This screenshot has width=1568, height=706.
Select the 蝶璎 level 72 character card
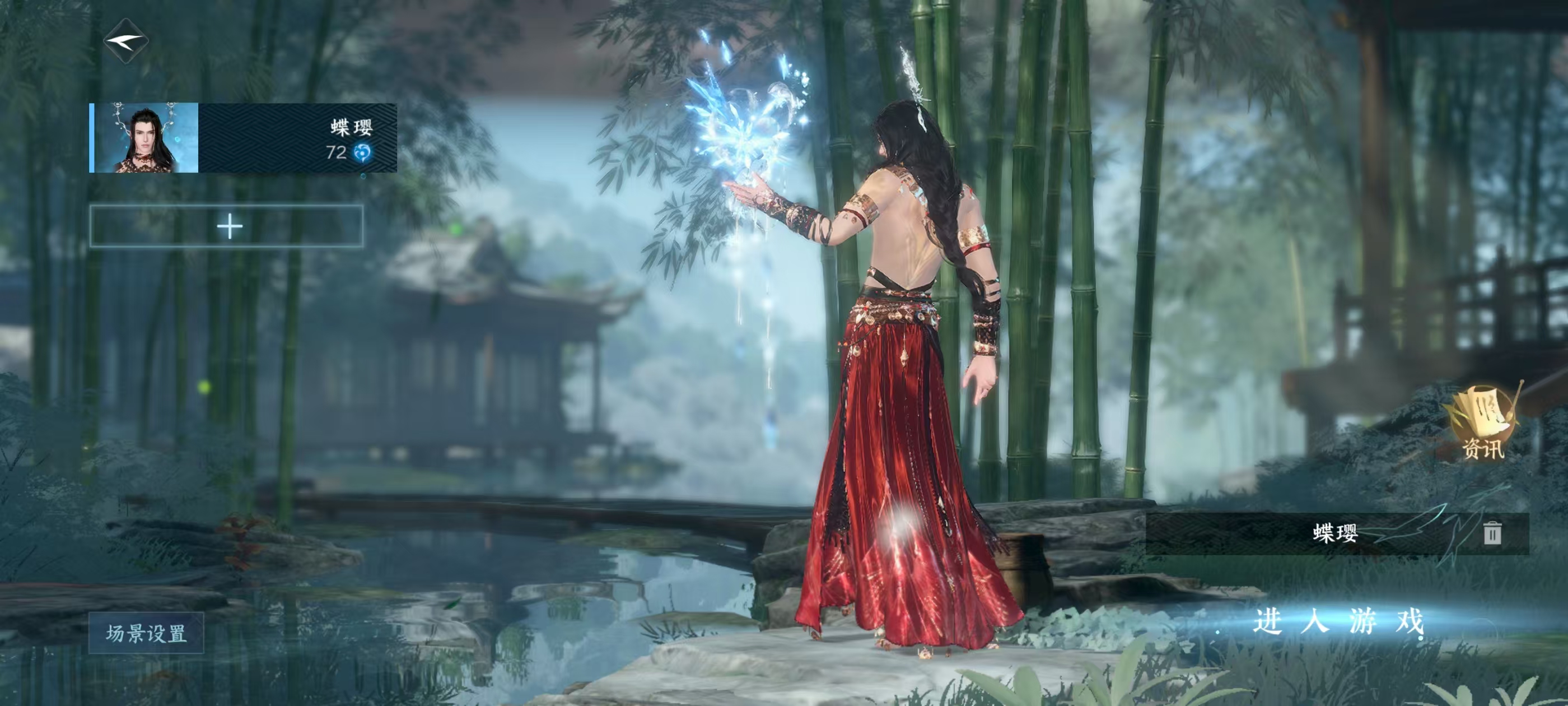coord(244,138)
